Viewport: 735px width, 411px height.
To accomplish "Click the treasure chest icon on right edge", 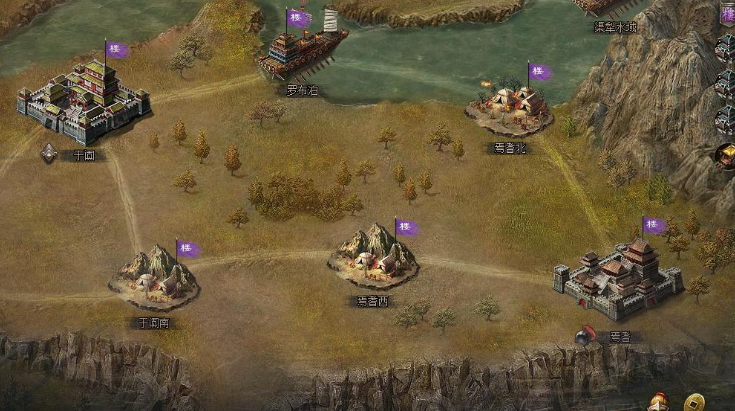I will tap(725, 155).
